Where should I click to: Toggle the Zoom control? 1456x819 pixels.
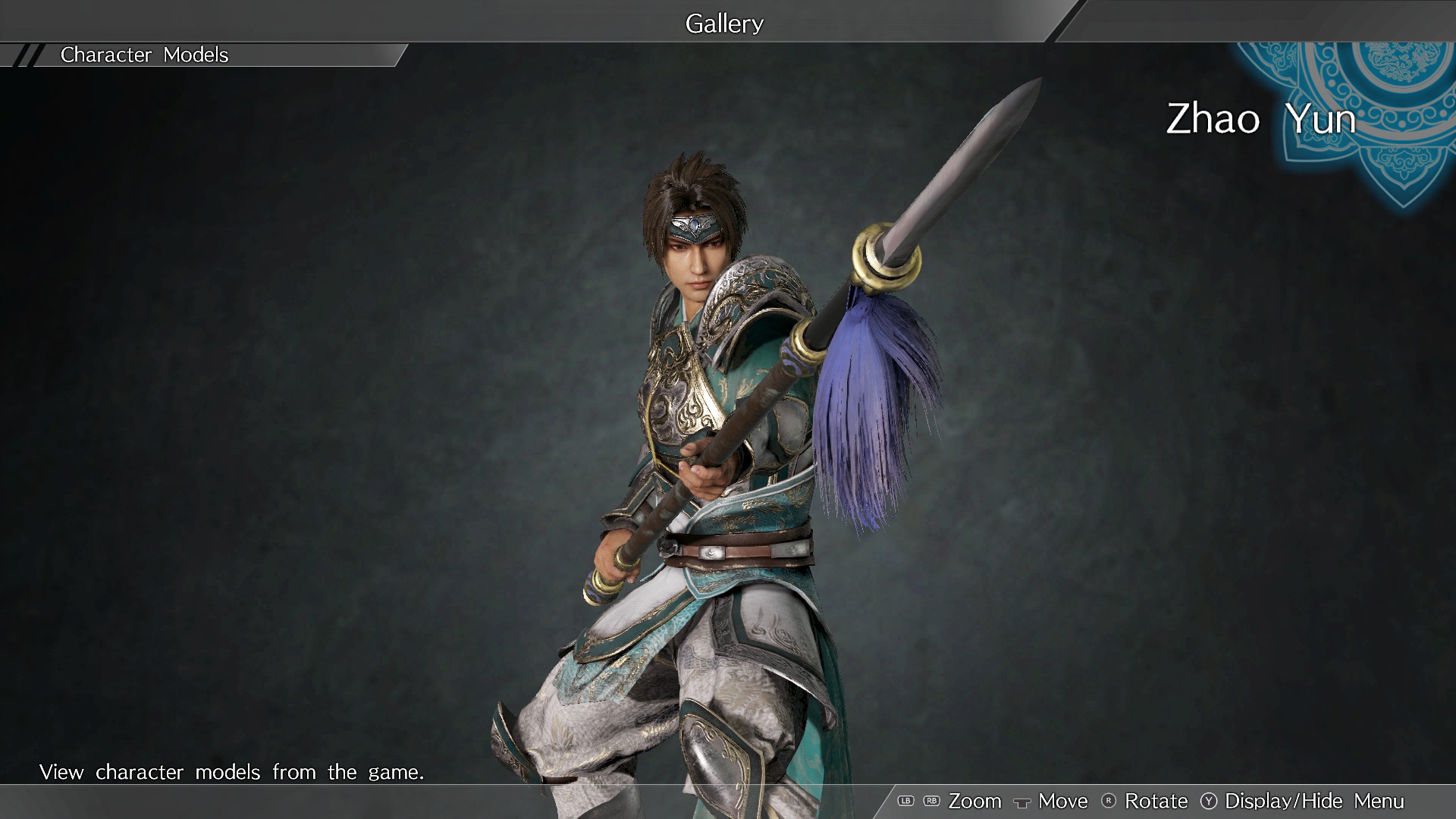click(975, 801)
